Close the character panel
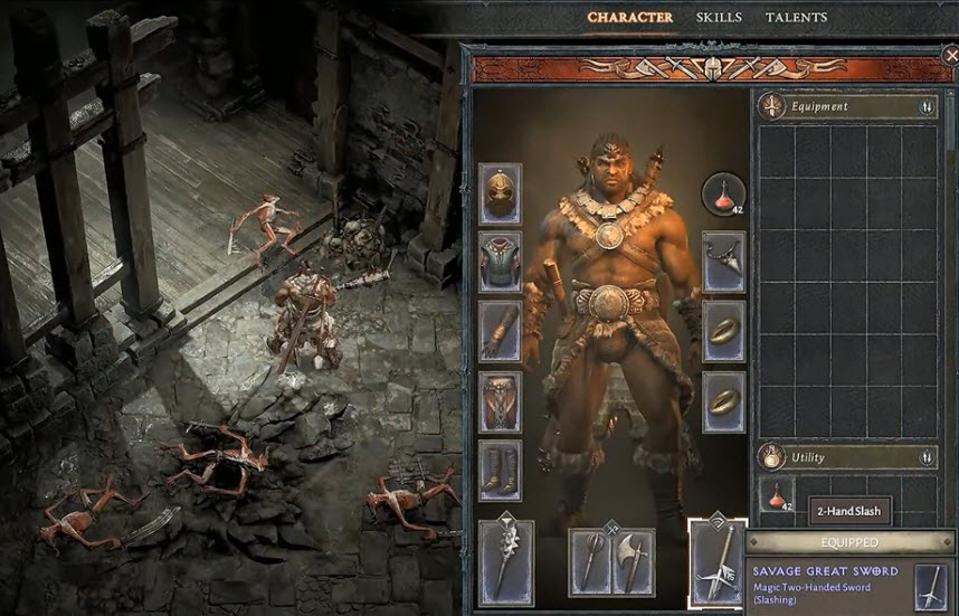The image size is (959, 616). tap(950, 56)
